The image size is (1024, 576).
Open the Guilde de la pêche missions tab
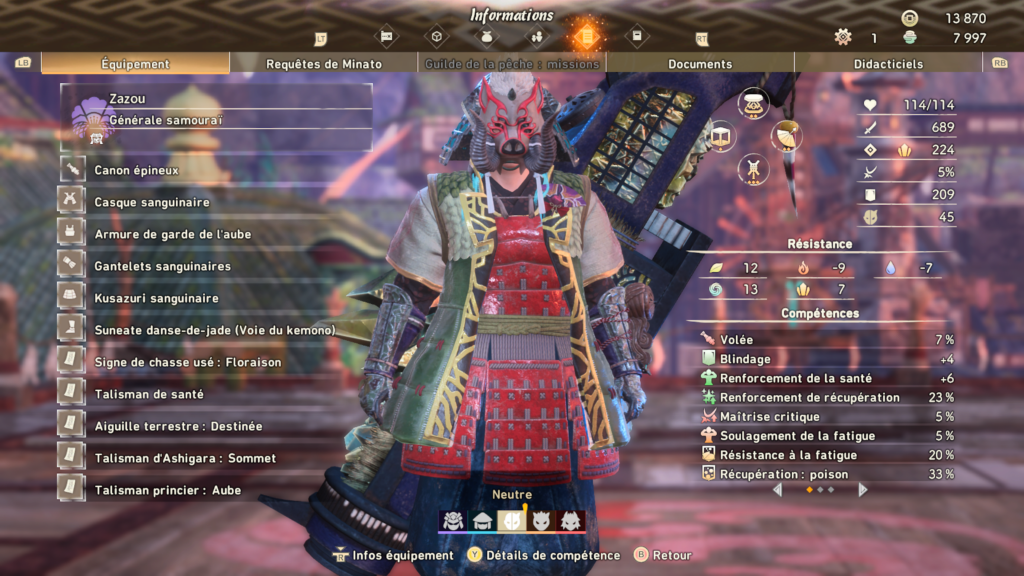click(x=512, y=64)
